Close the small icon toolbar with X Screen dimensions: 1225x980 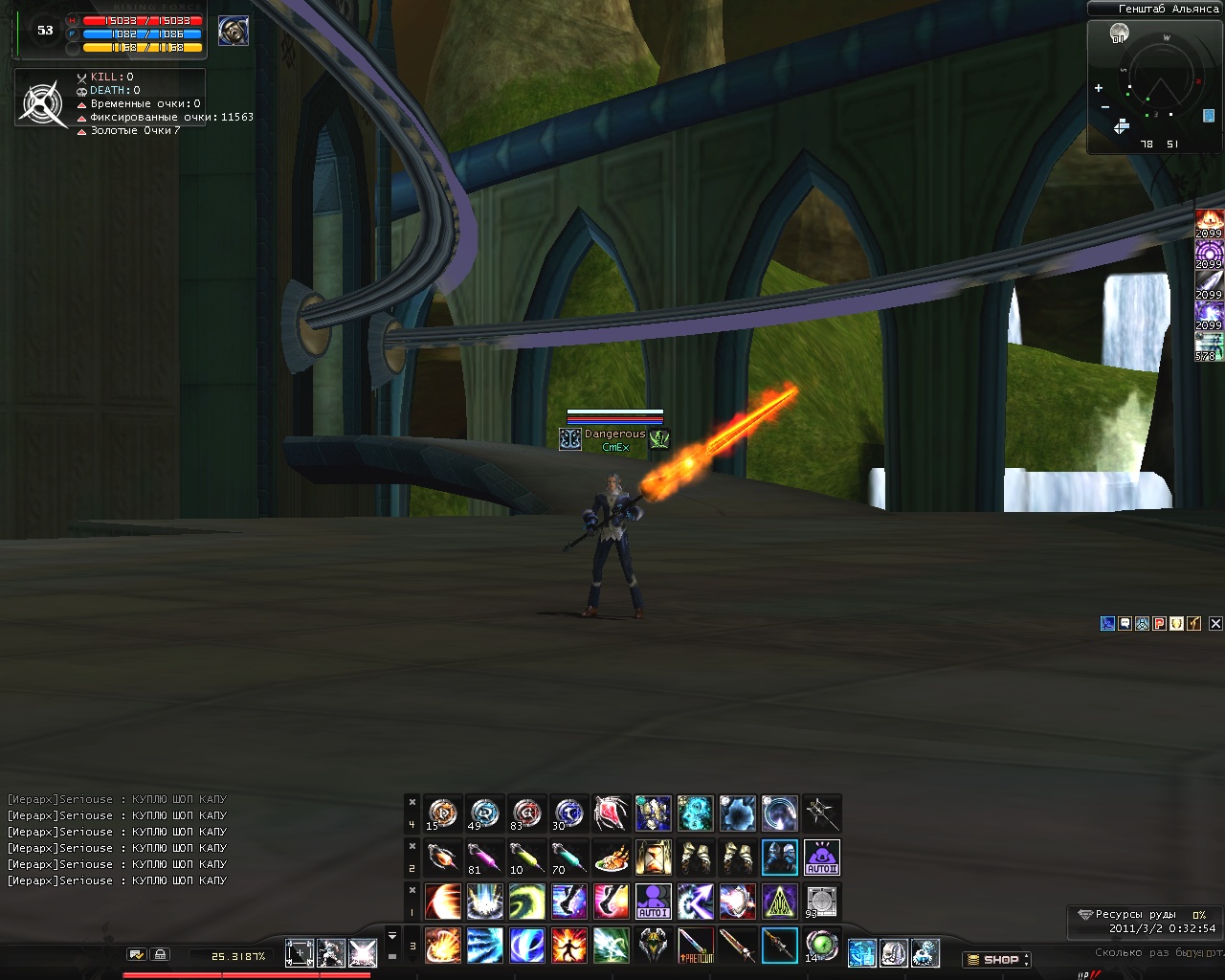point(1215,623)
